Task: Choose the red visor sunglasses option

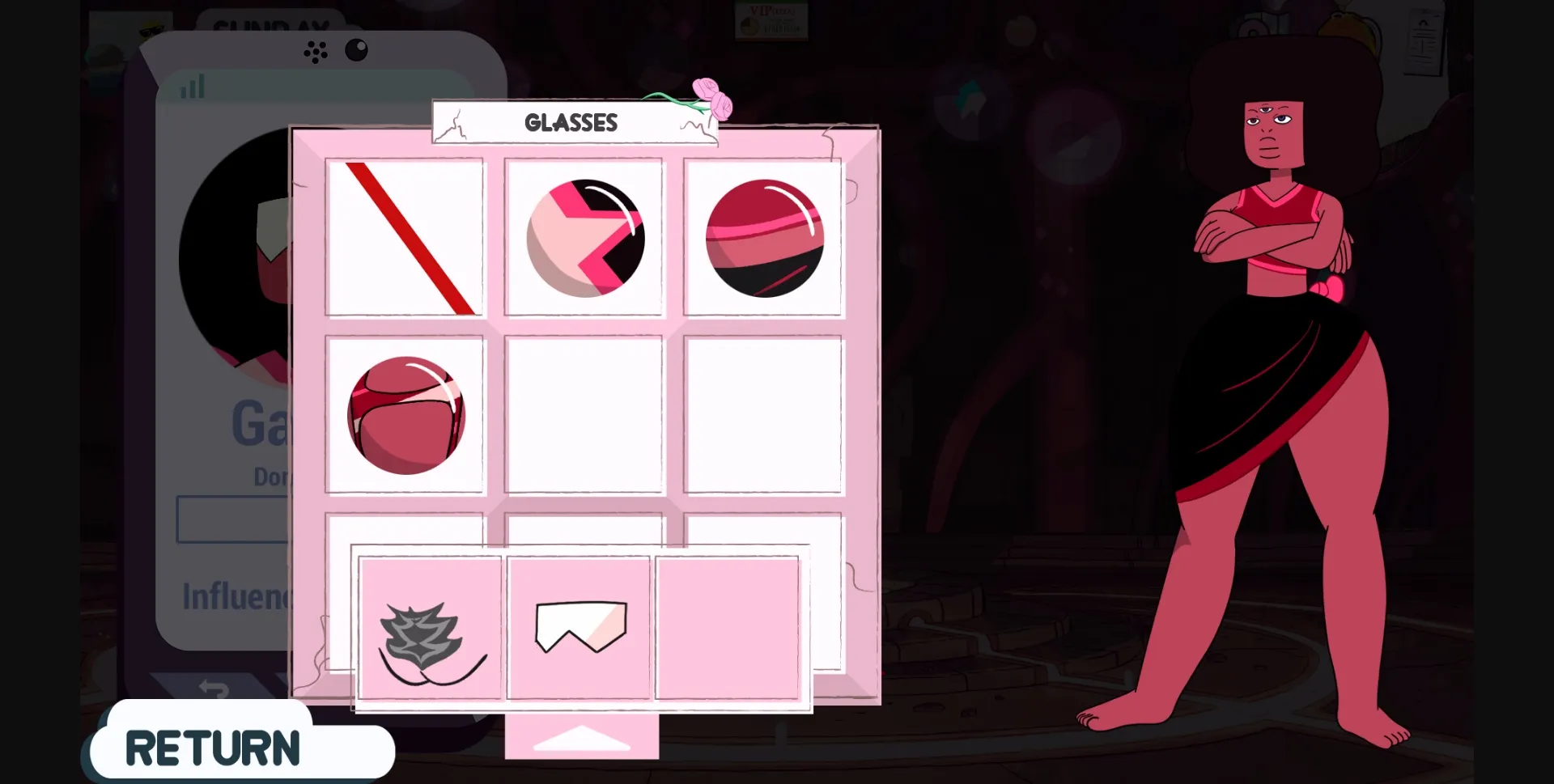Action: pos(764,237)
